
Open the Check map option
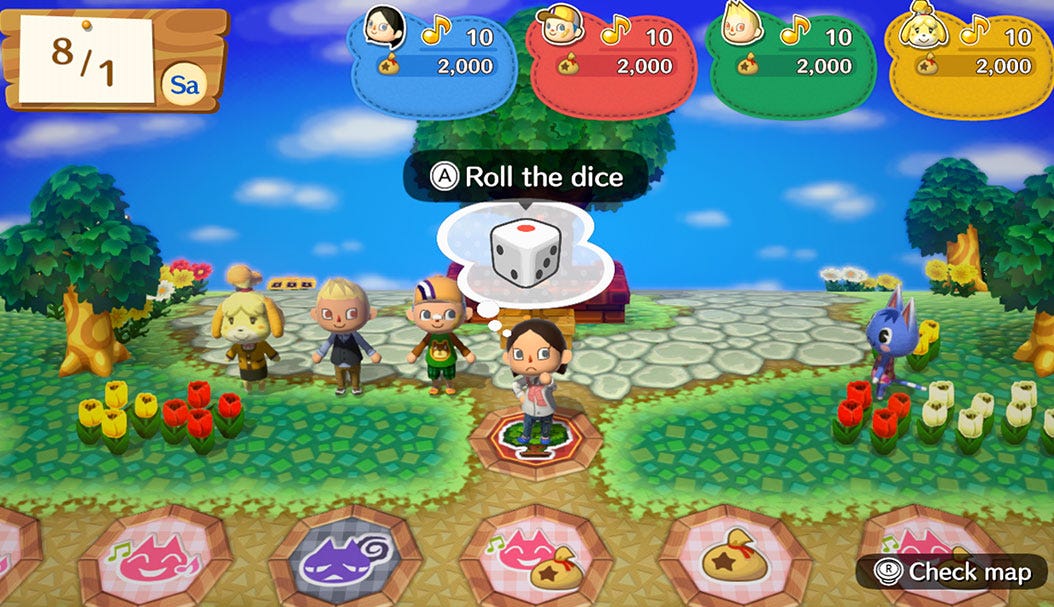[952, 572]
